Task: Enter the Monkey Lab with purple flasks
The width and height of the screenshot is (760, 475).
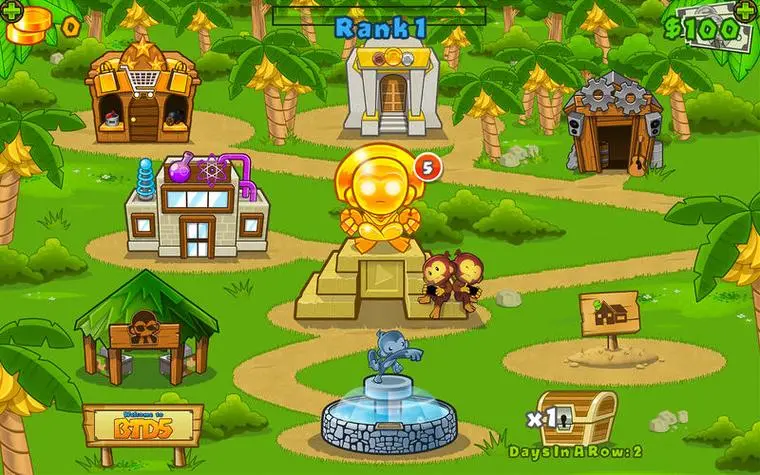Action: [197, 207]
